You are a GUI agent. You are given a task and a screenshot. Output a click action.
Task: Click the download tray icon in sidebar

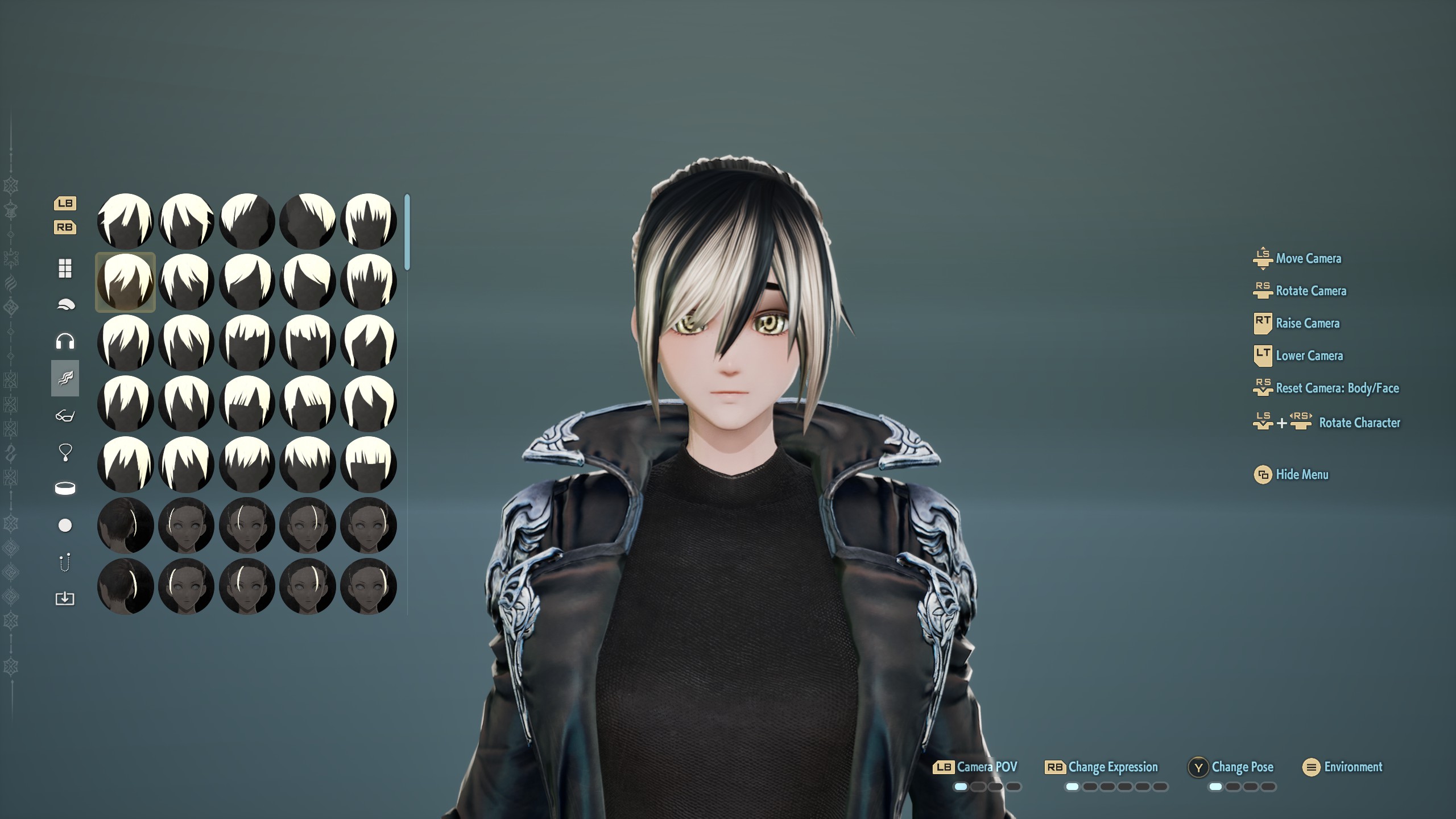[x=65, y=598]
